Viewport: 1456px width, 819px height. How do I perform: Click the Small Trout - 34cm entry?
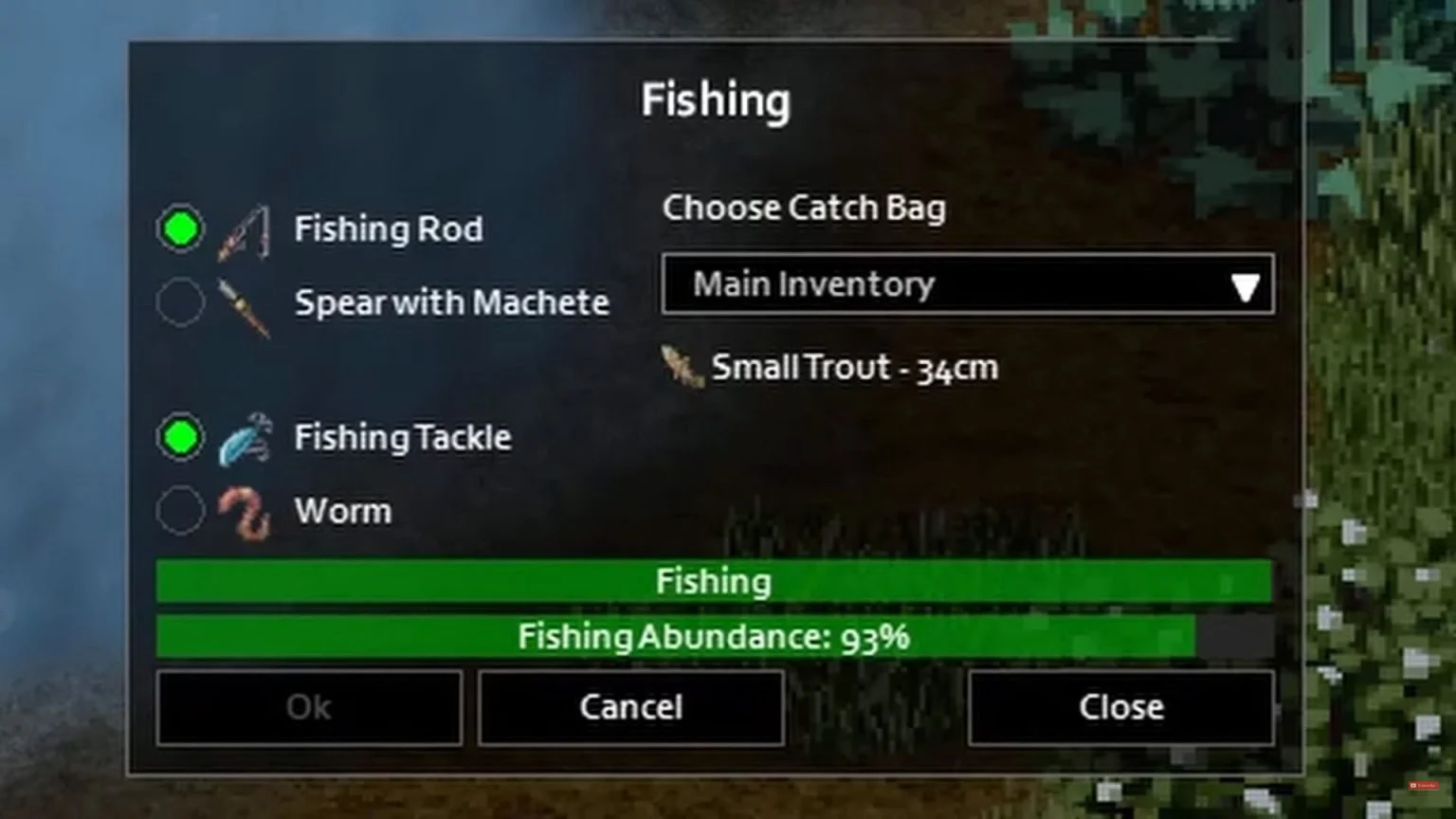pyautogui.click(x=853, y=369)
